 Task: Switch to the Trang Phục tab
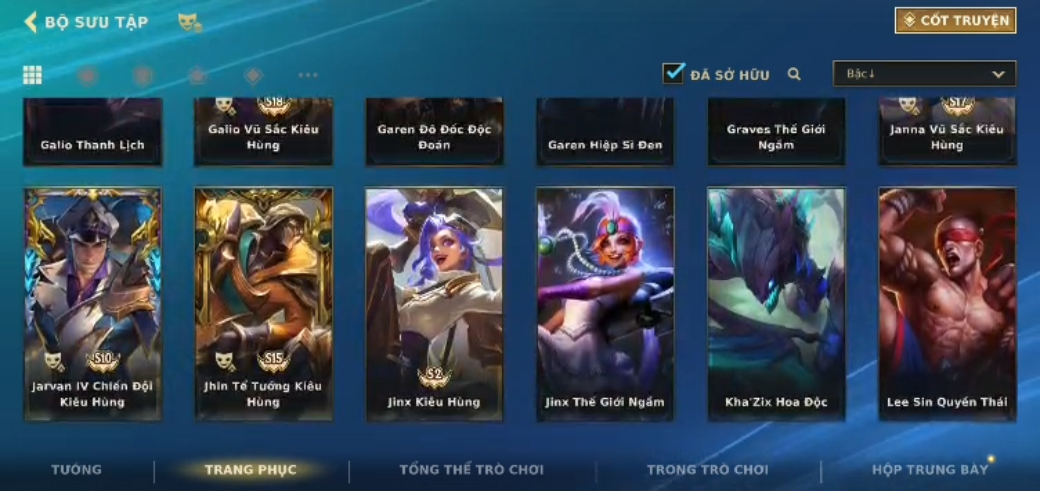pos(250,470)
